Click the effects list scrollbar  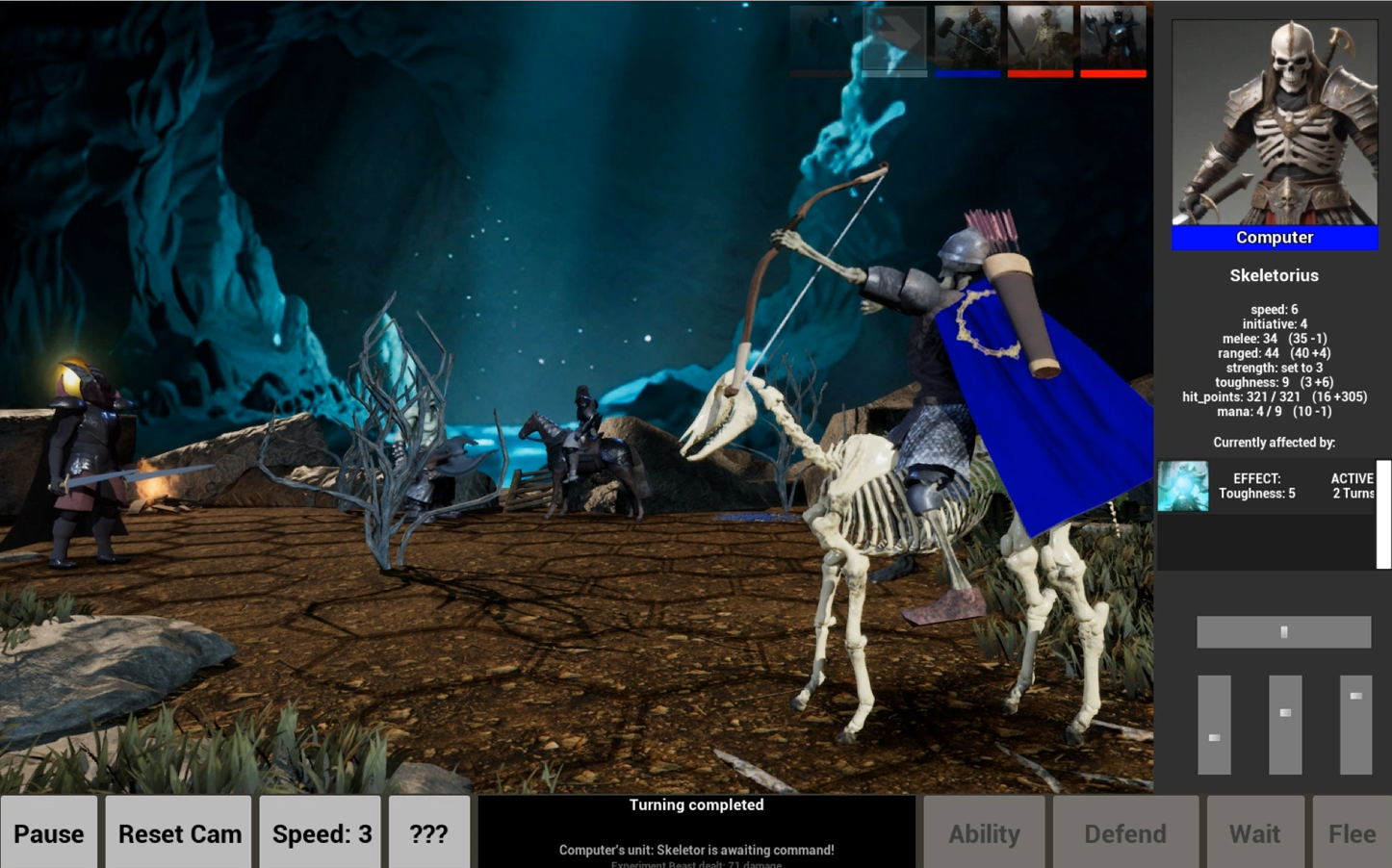point(1383,514)
